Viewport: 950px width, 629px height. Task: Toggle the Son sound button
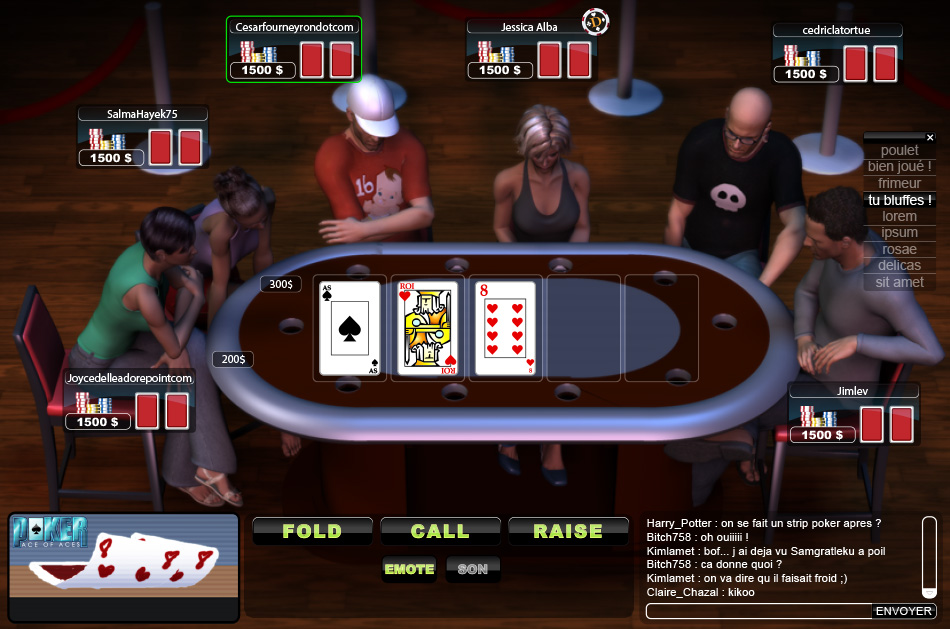(472, 569)
